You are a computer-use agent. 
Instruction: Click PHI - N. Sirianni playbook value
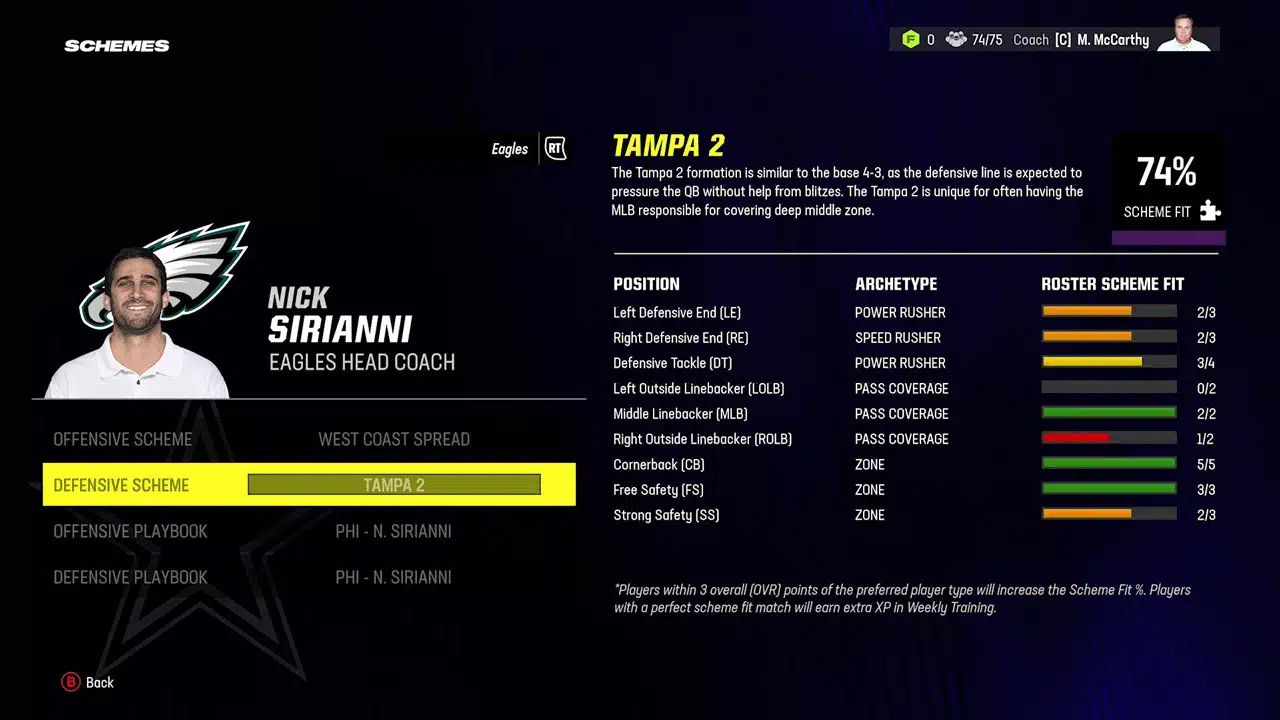[394, 531]
